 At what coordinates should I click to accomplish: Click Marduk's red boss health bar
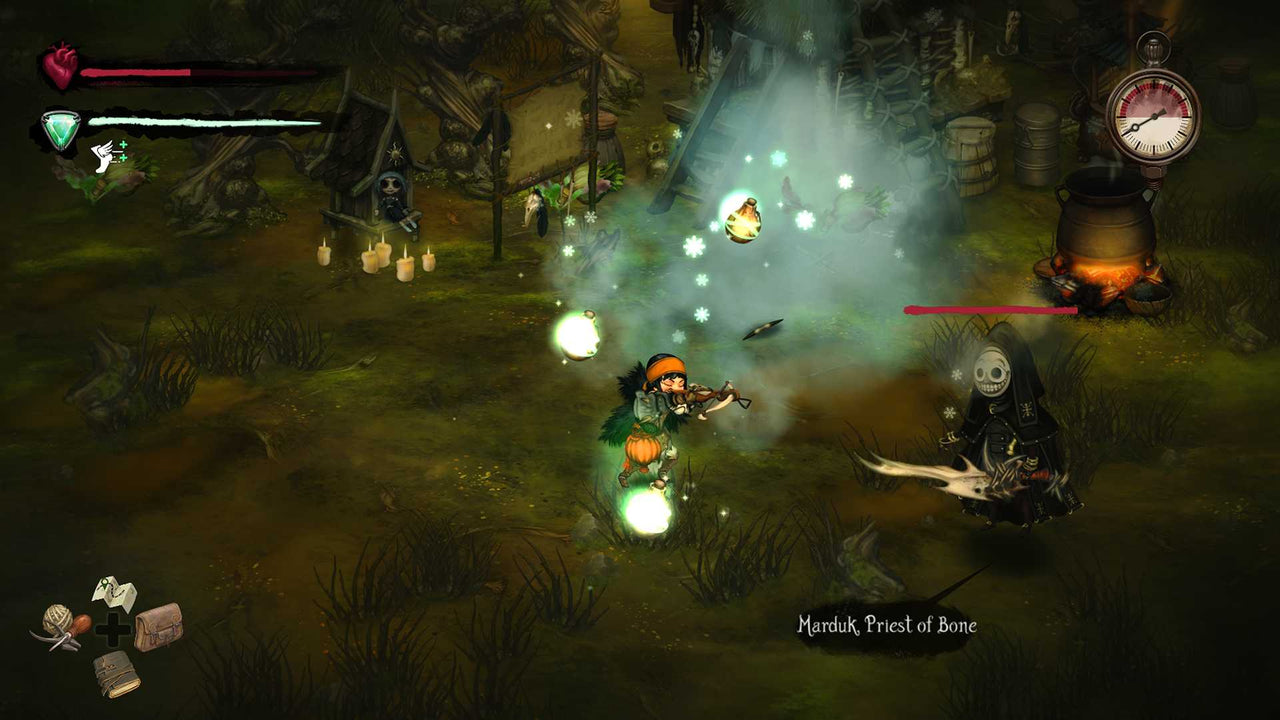(990, 308)
